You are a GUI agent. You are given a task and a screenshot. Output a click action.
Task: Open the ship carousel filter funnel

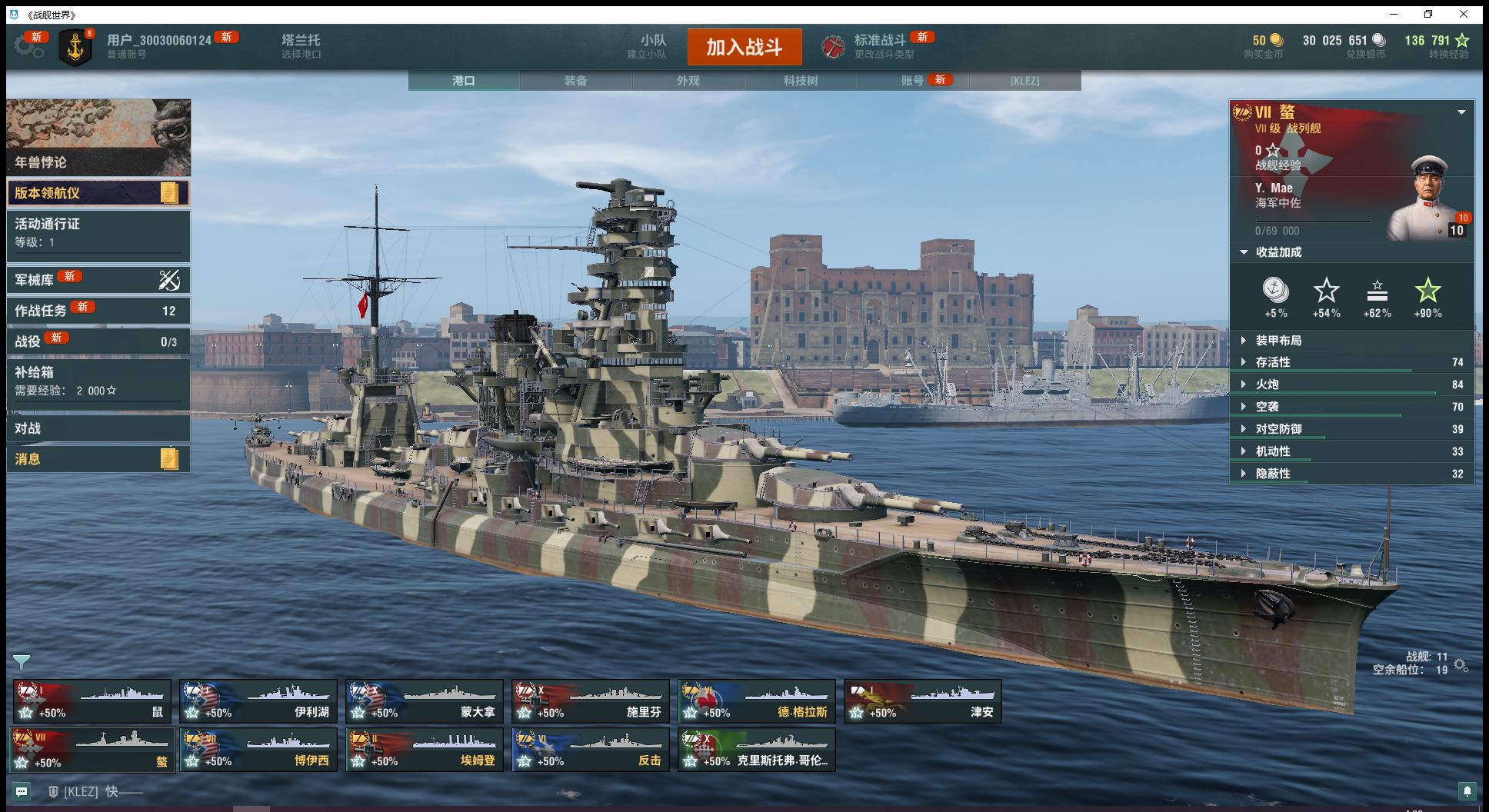point(22,662)
